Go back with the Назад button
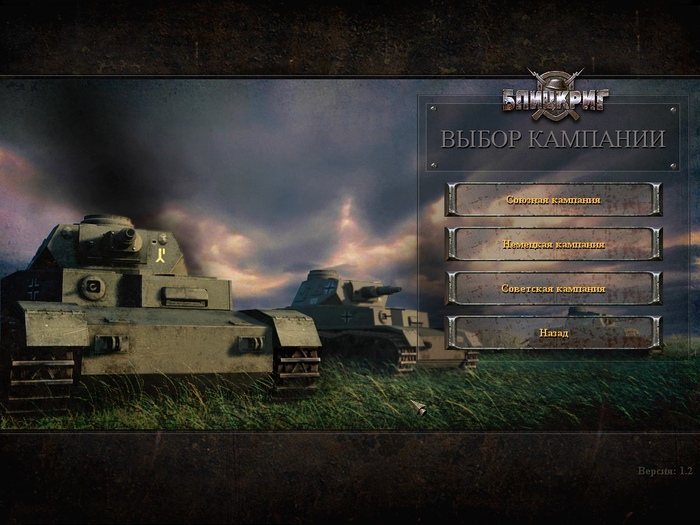 (x=553, y=332)
